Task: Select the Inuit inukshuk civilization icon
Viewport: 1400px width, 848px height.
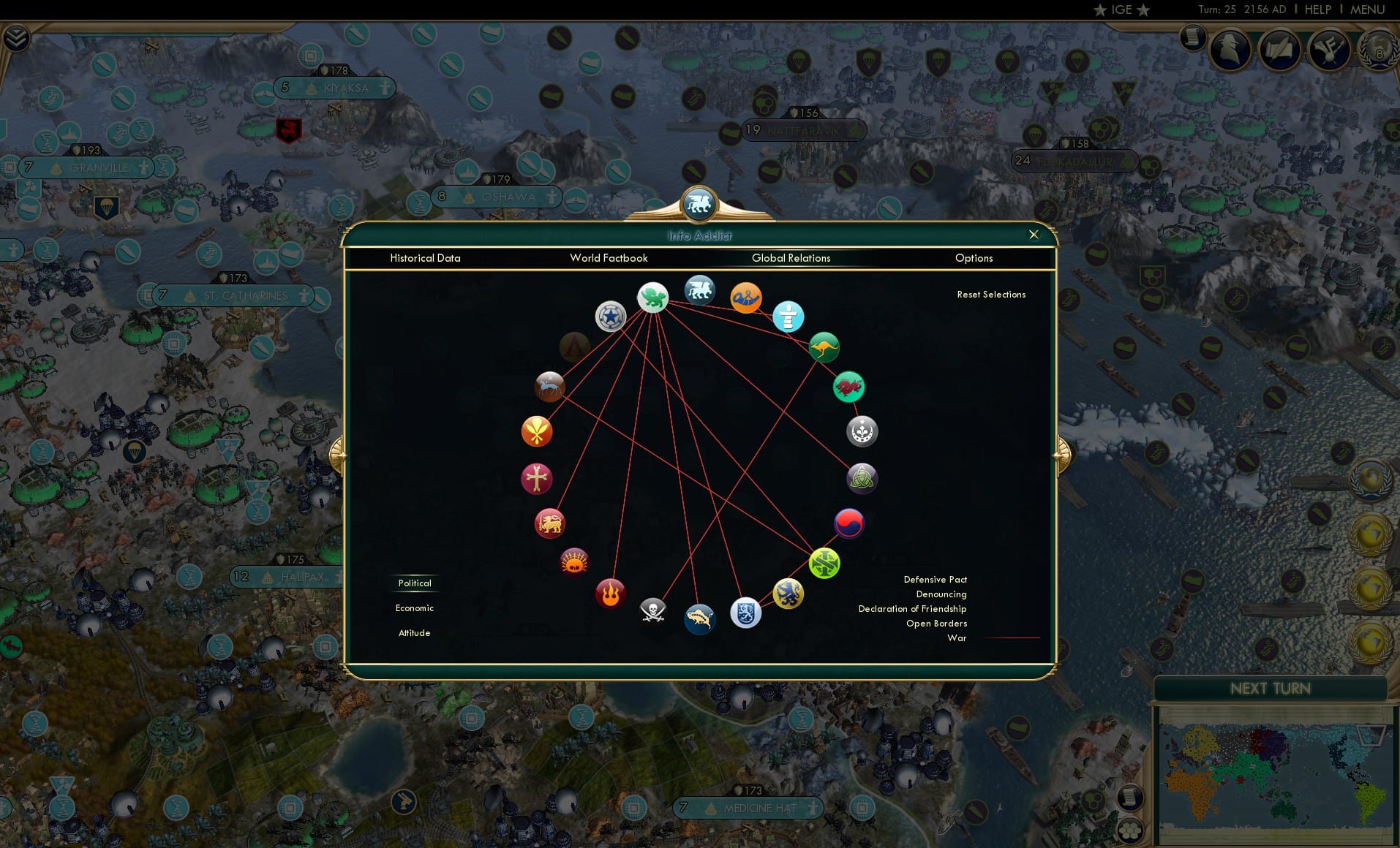Action: (x=789, y=317)
